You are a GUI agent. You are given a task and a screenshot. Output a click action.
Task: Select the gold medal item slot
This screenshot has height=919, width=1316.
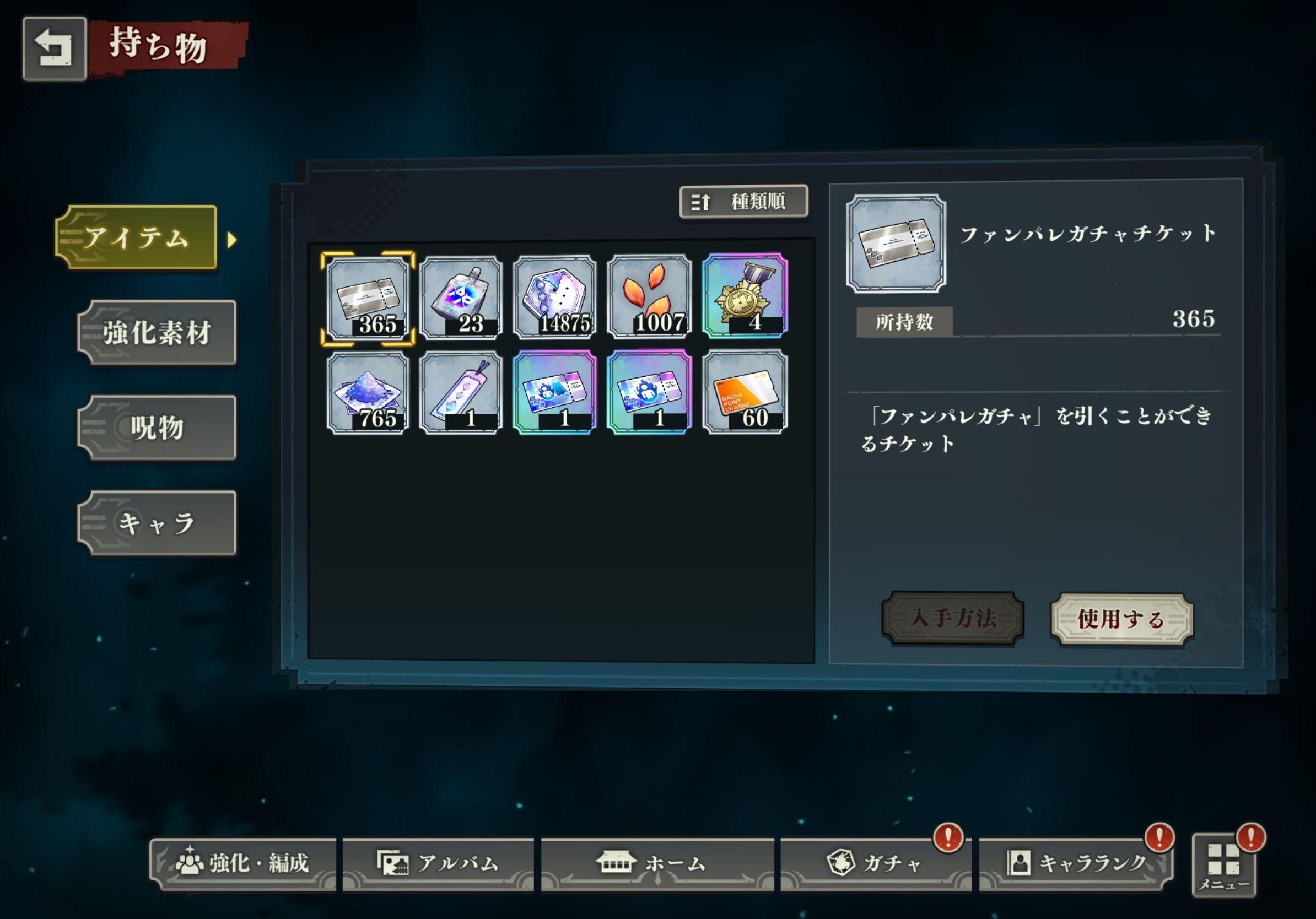coord(745,297)
